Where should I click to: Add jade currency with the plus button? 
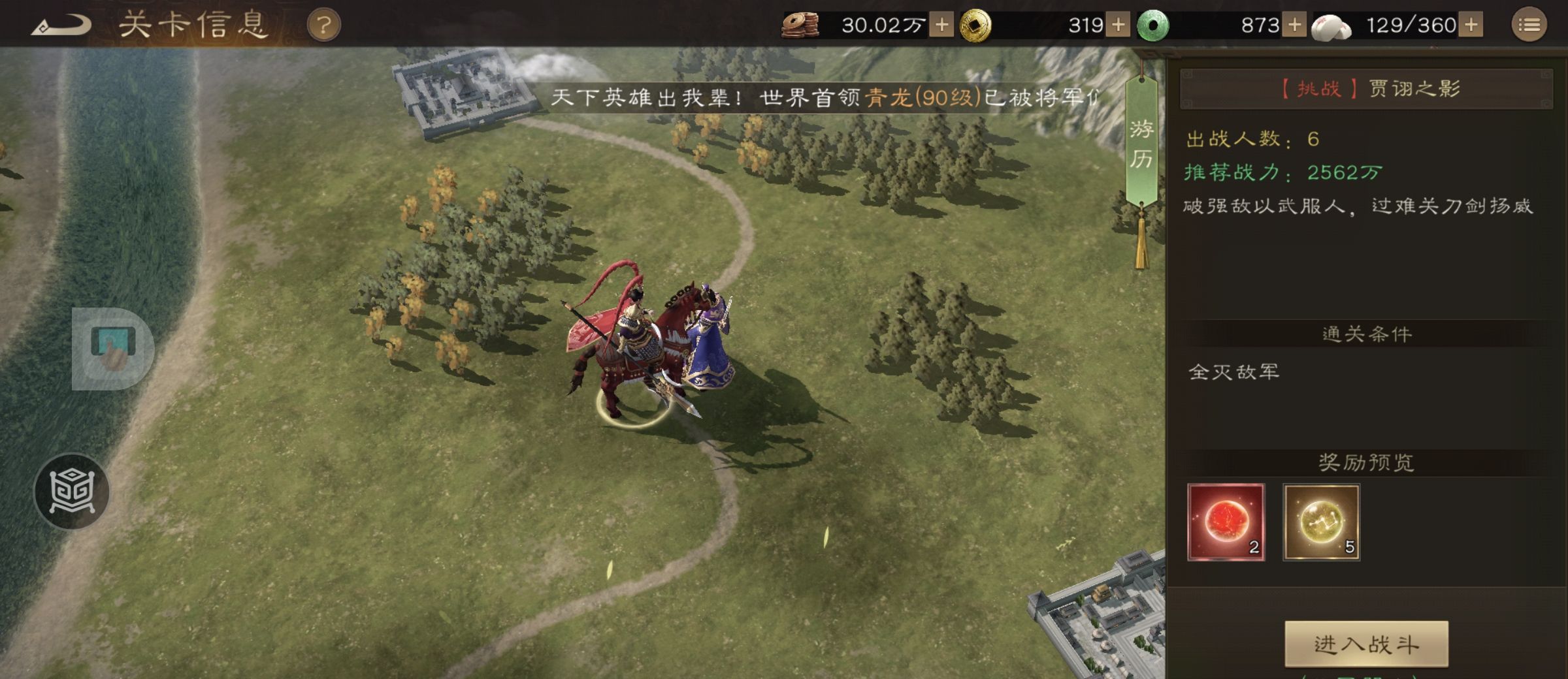pyautogui.click(x=1294, y=25)
